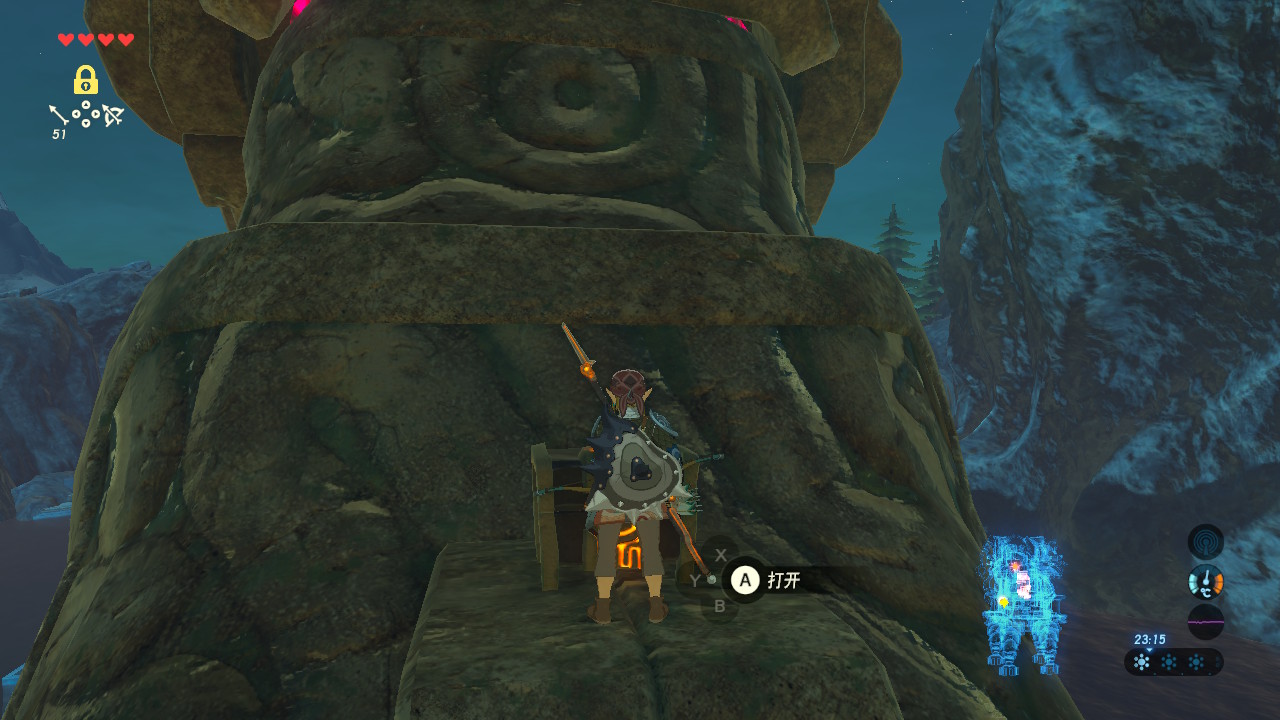Select the bow and arrow icon

pyautogui.click(x=112, y=116)
